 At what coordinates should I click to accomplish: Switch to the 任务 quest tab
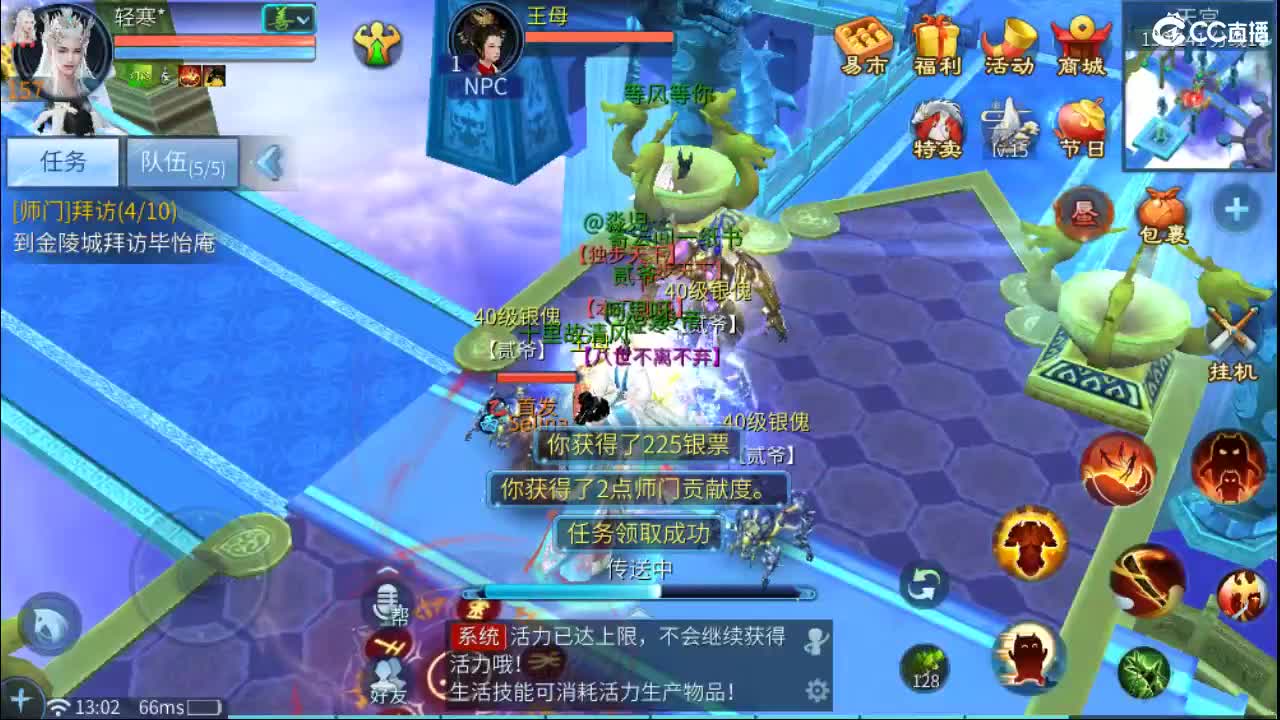[63, 162]
